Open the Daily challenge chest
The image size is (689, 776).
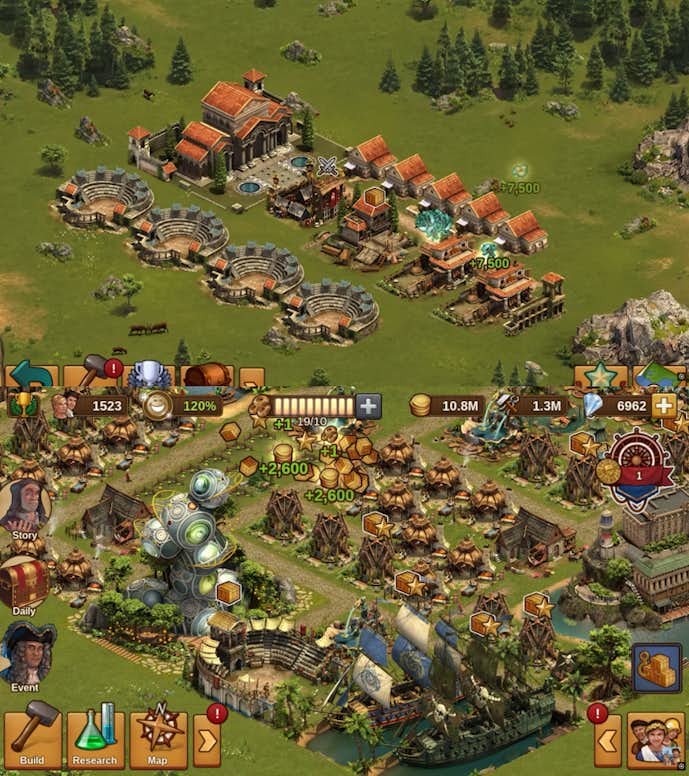point(23,585)
